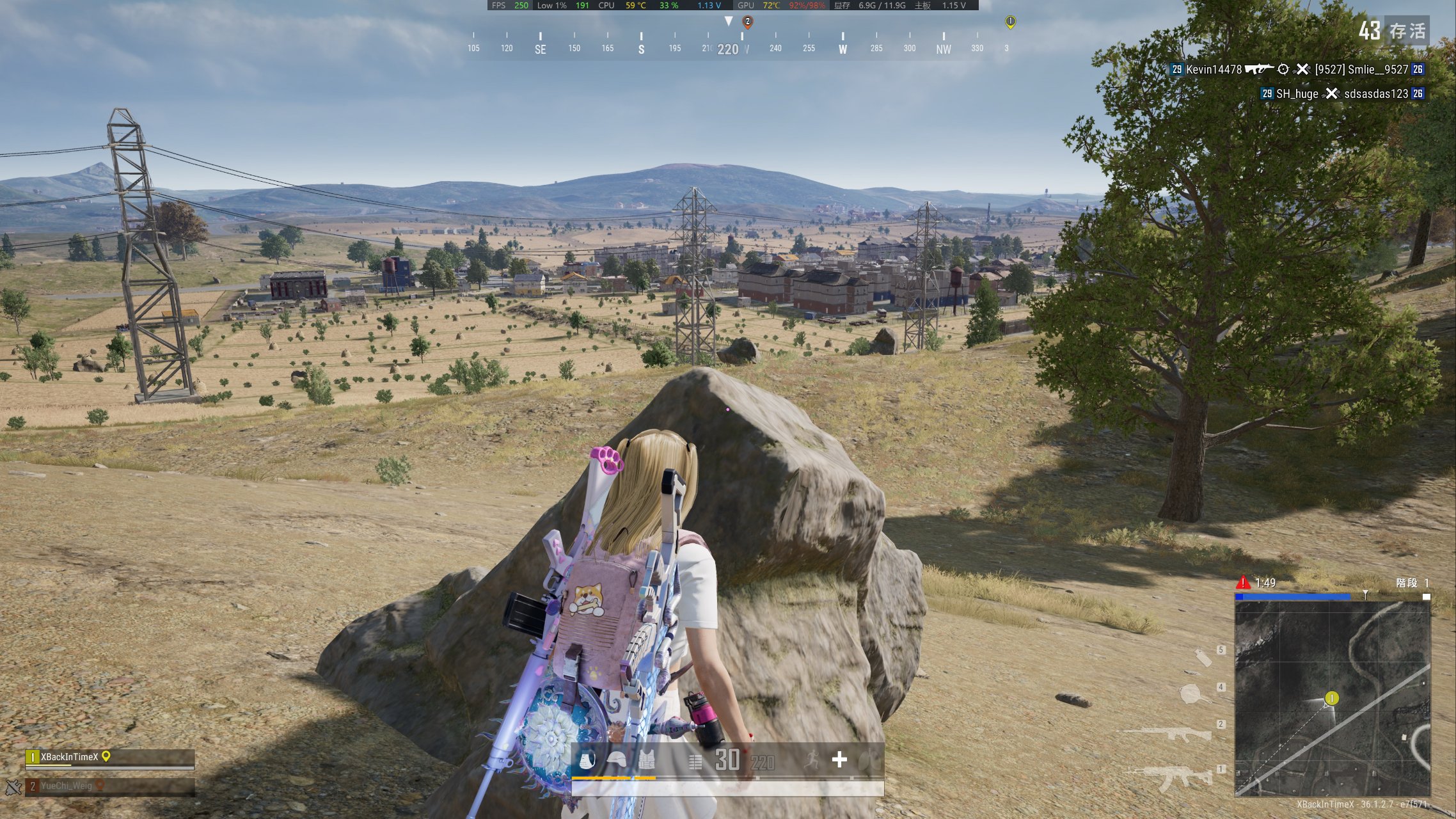The height and width of the screenshot is (819, 1456).
Task: Switch to the slot 2 rifle
Action: [1167, 733]
